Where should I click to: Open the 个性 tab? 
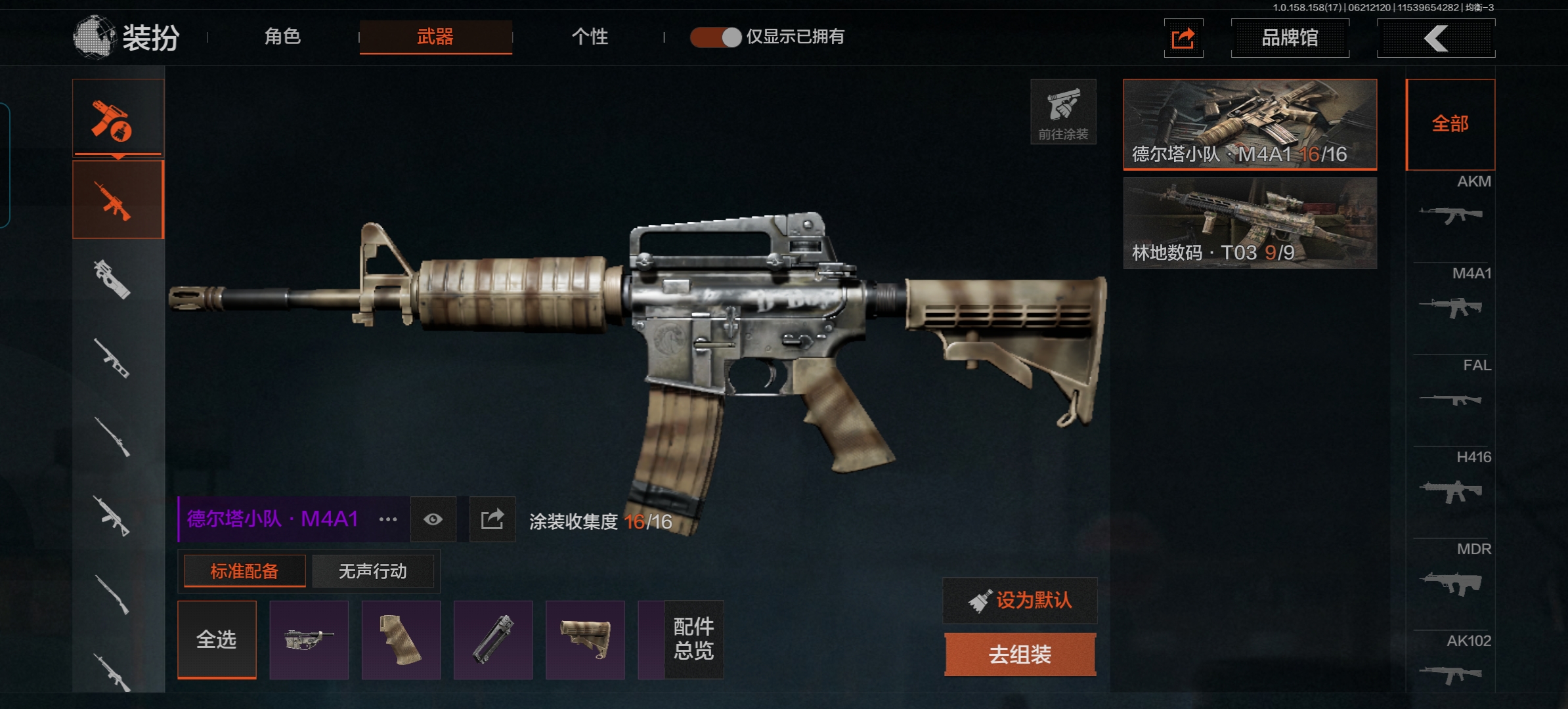click(590, 37)
